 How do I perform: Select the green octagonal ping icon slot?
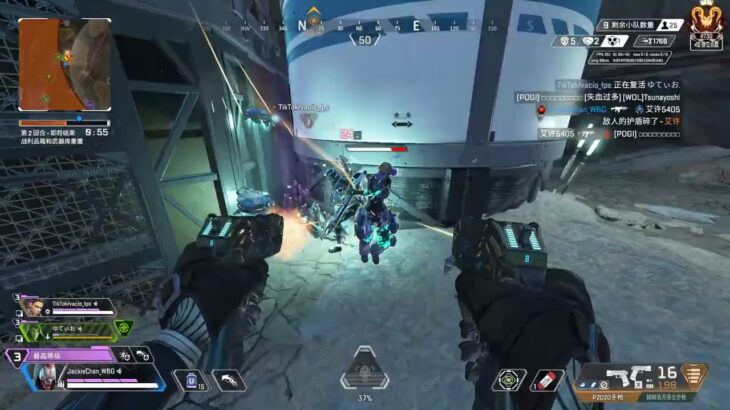[507, 380]
